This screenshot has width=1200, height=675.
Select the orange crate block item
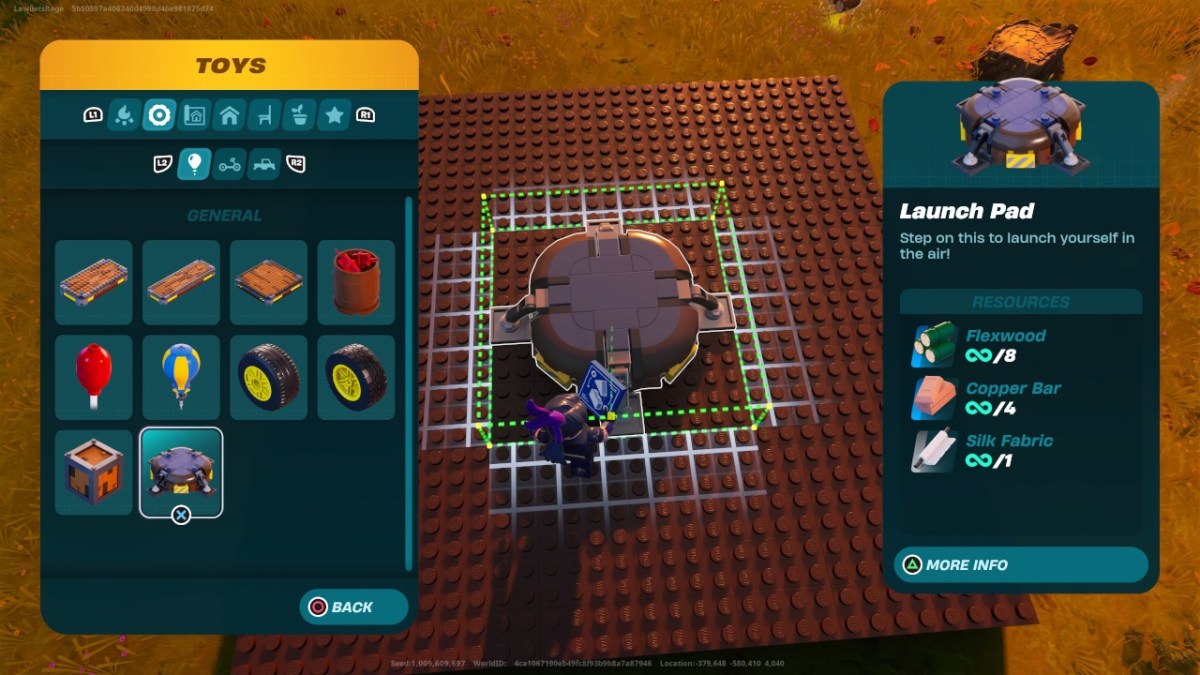point(93,472)
